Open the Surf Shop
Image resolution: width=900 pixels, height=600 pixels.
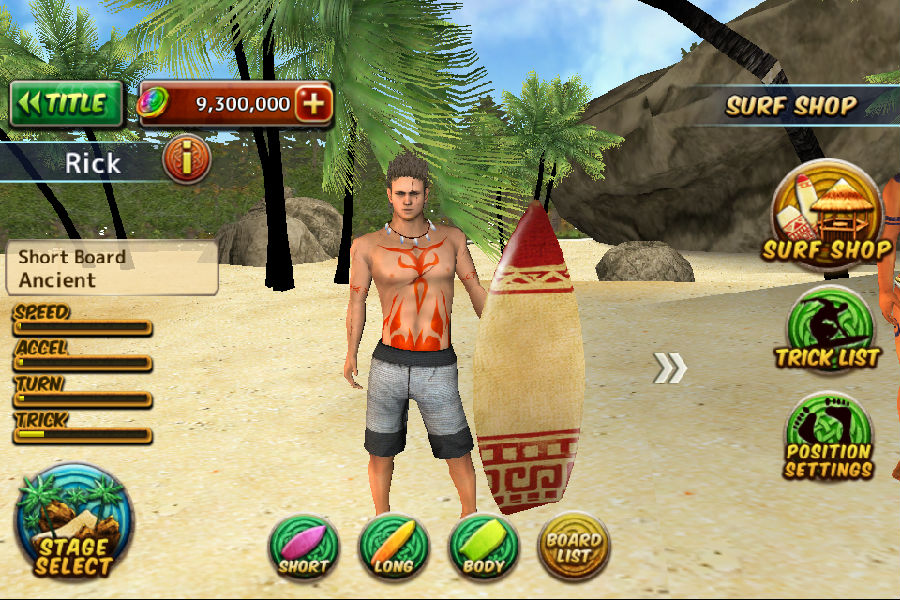825,214
